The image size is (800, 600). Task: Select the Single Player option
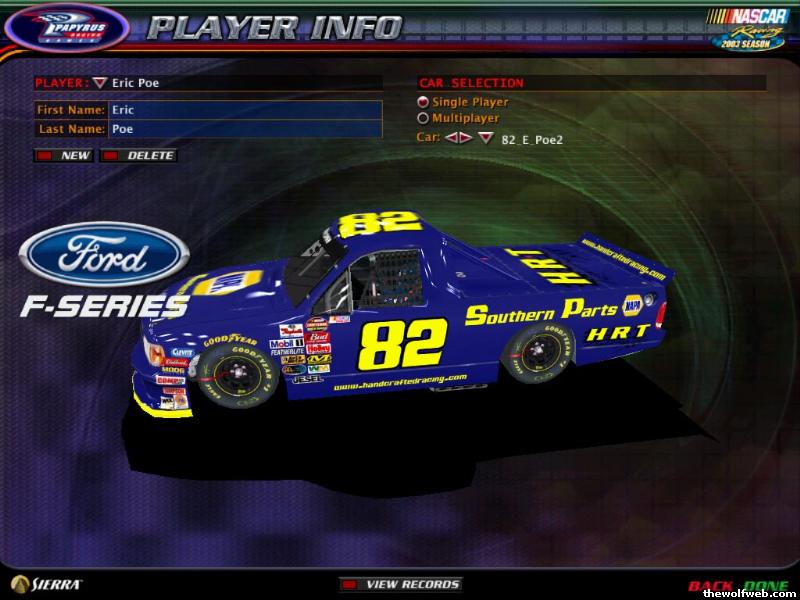pos(423,102)
